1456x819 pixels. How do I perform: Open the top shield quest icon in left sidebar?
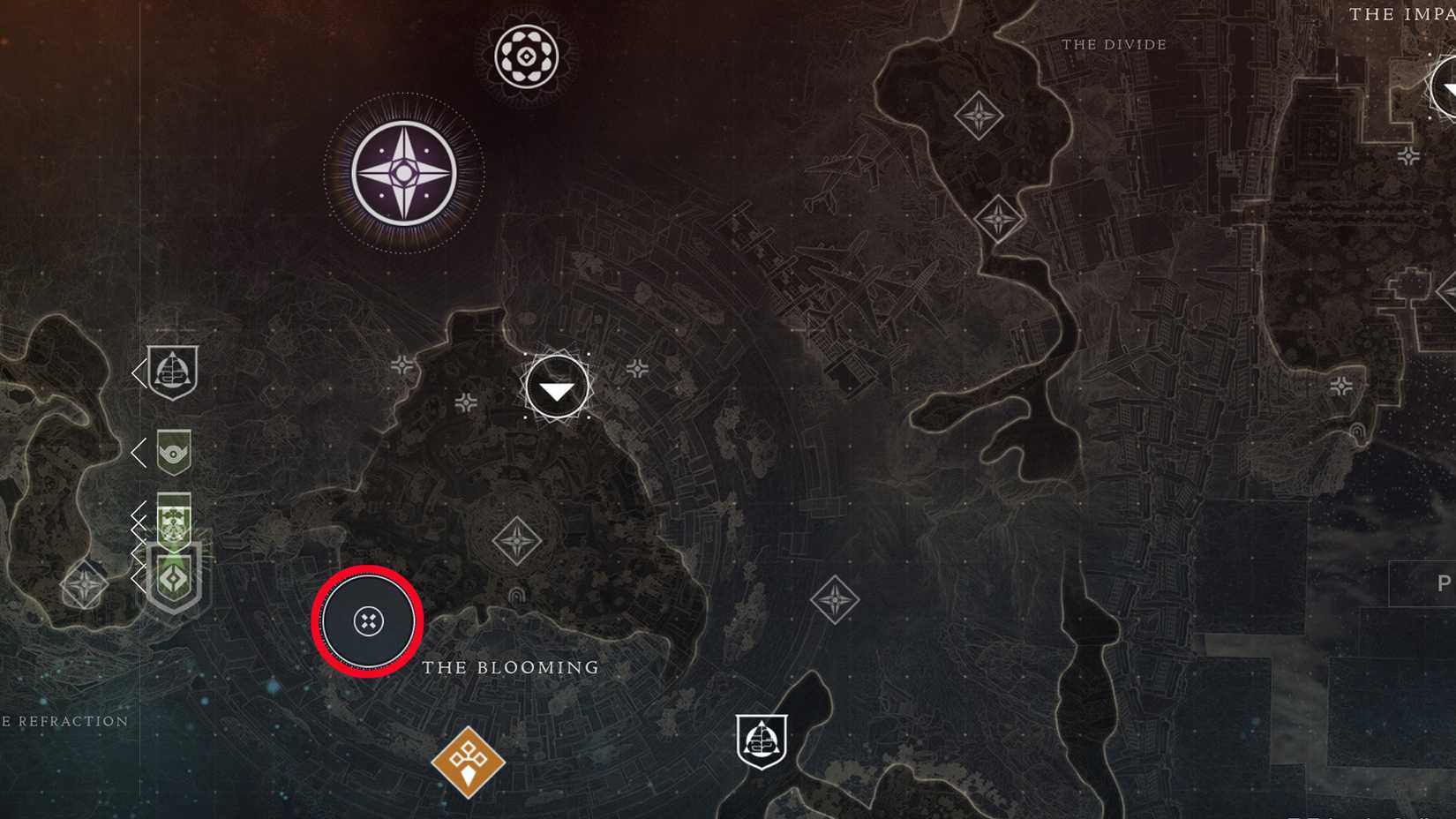click(173, 372)
